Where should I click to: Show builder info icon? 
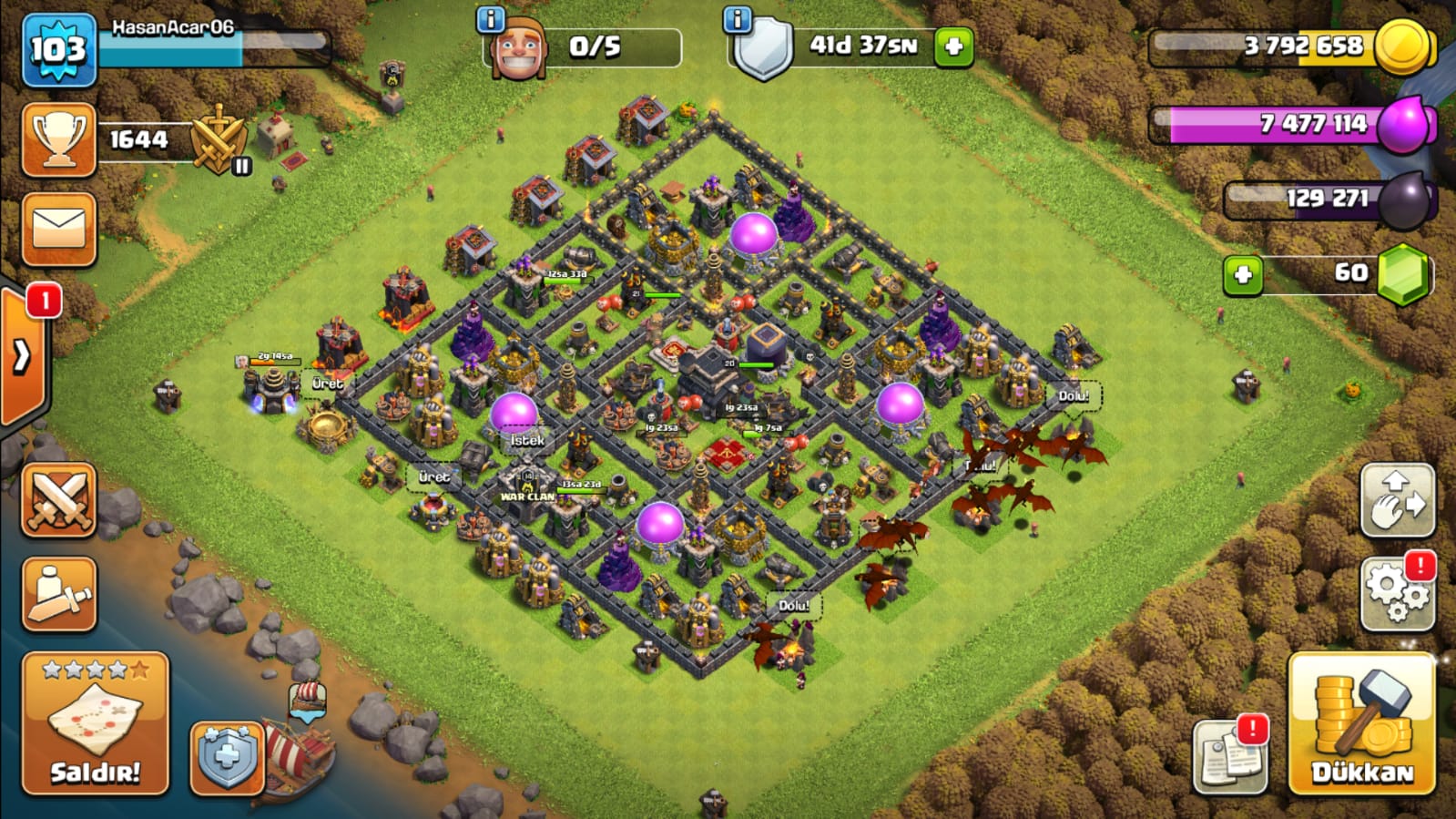click(490, 19)
